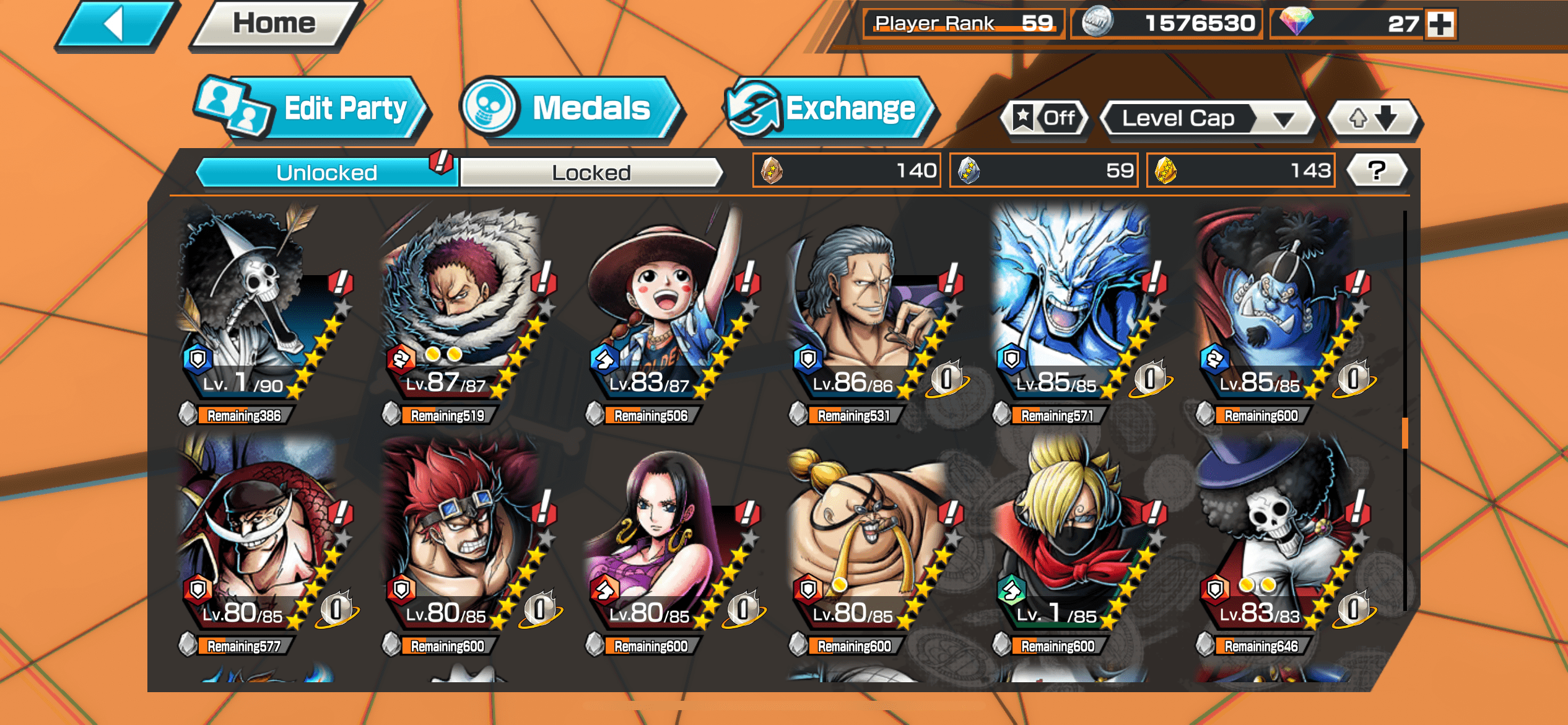
Task: Pick the Lv.83/87 girl with hat character
Action: click(x=666, y=310)
